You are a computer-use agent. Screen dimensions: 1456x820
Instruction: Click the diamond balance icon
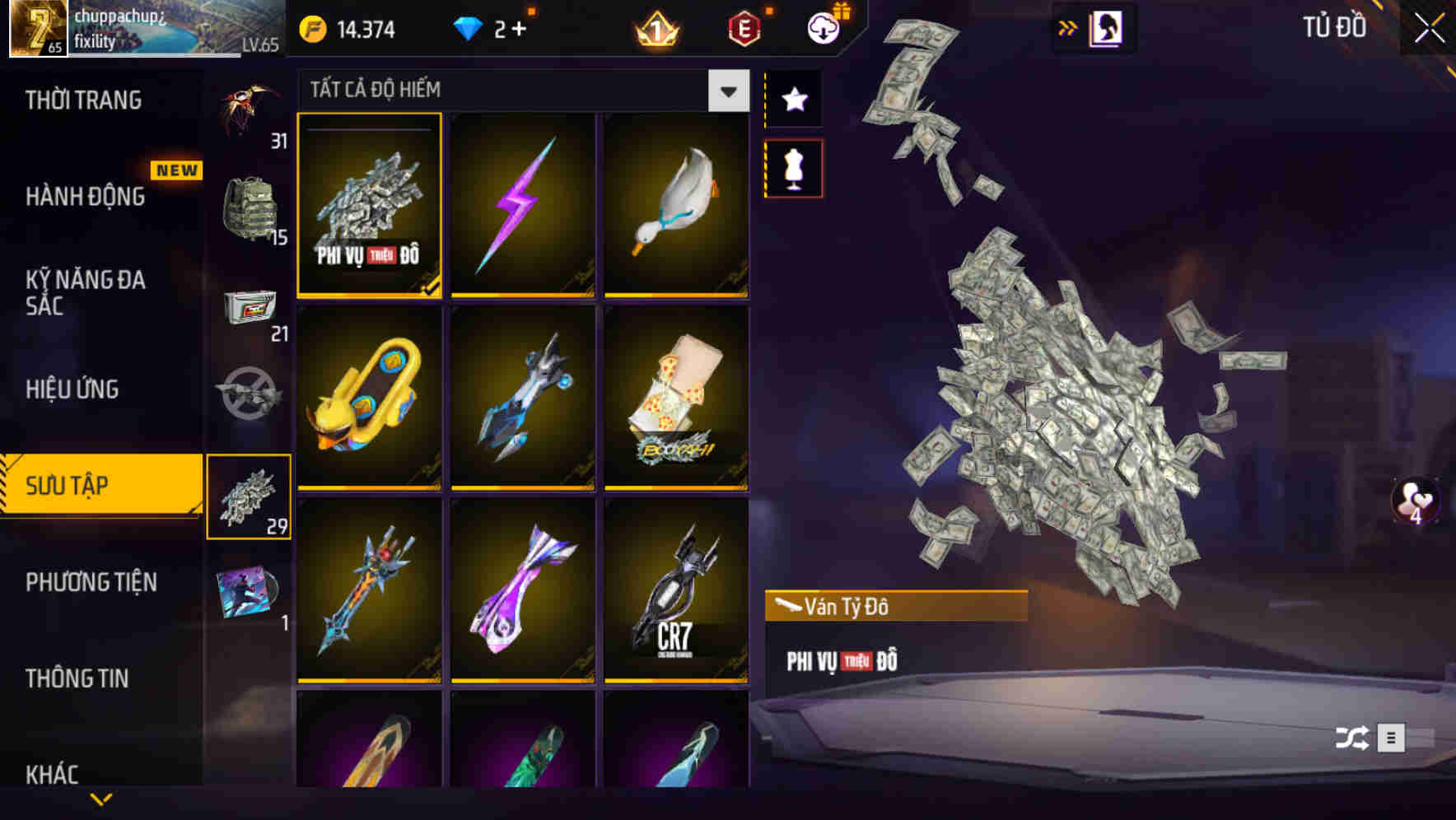point(469,27)
